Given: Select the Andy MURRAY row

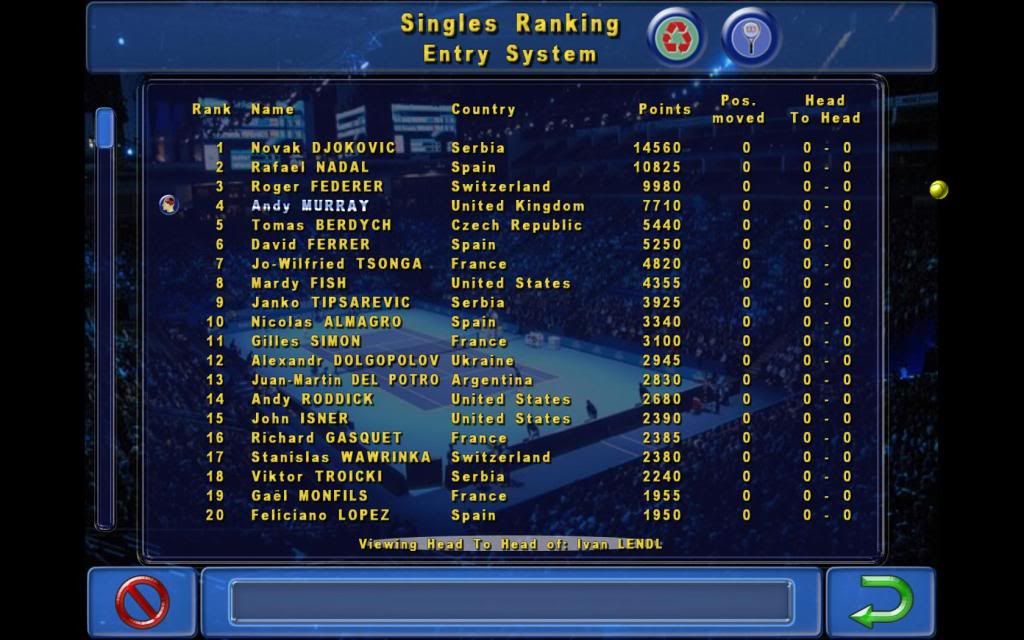Looking at the screenshot, I should coord(310,206).
